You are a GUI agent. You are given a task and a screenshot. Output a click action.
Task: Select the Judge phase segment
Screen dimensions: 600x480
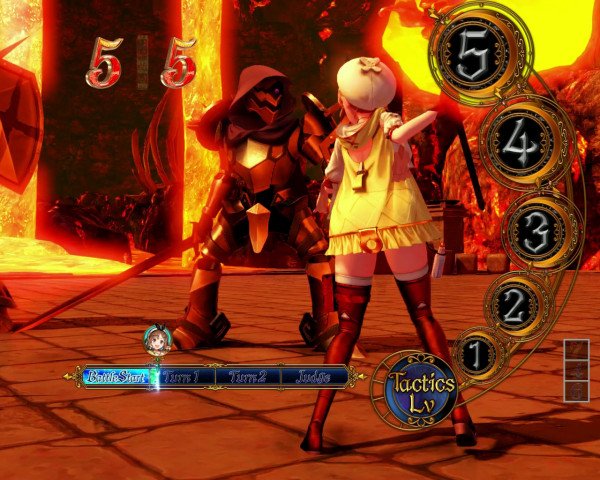[x=312, y=377]
